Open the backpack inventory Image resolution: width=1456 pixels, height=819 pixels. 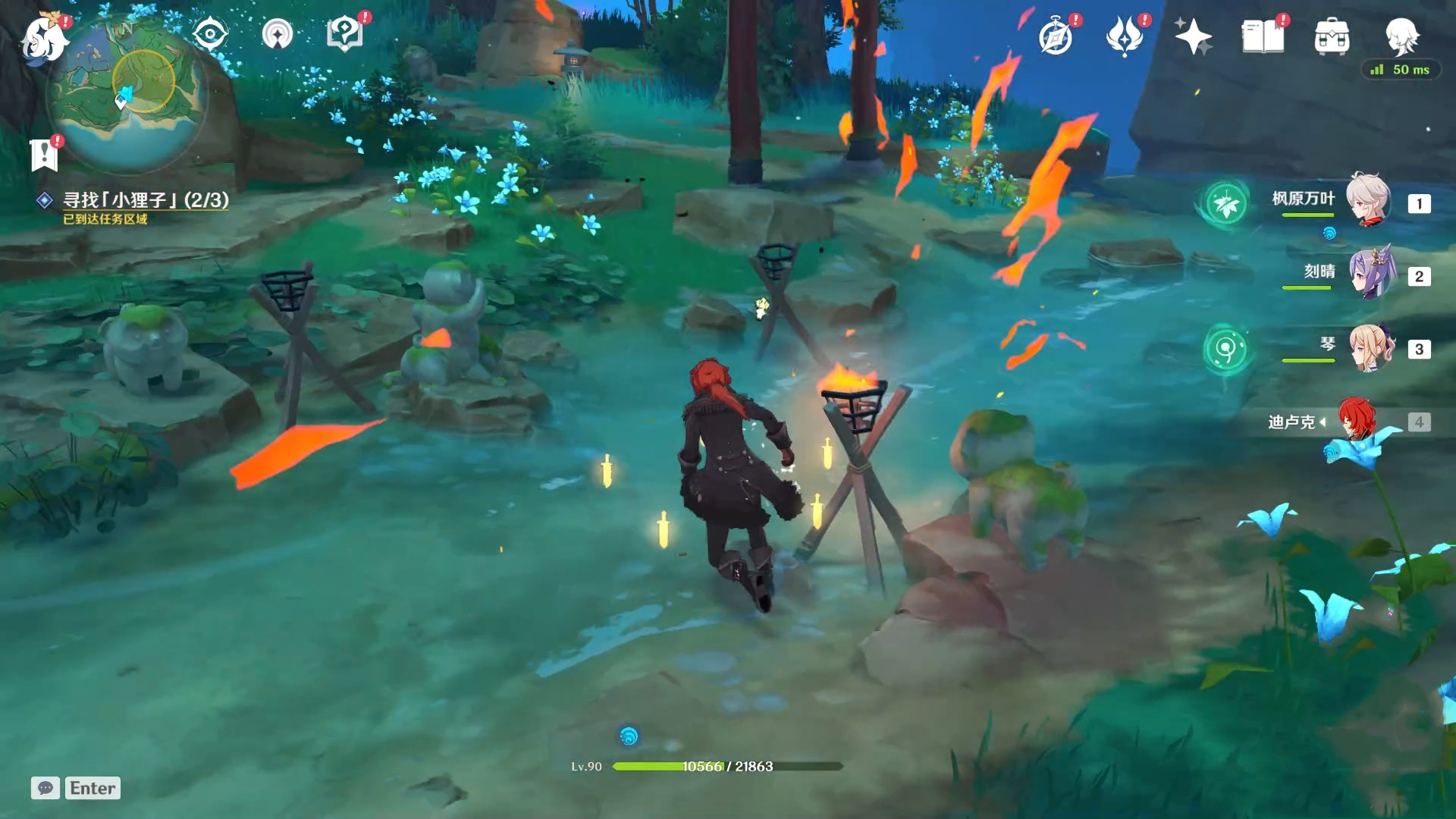click(x=1332, y=36)
